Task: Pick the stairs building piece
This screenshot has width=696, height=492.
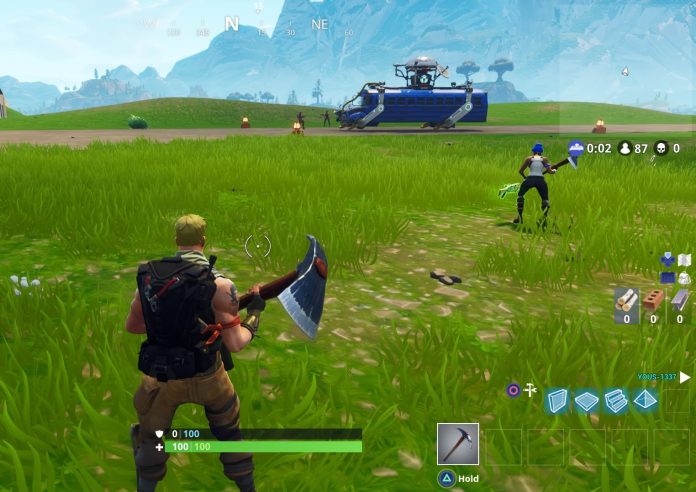Action: pyautogui.click(x=616, y=401)
